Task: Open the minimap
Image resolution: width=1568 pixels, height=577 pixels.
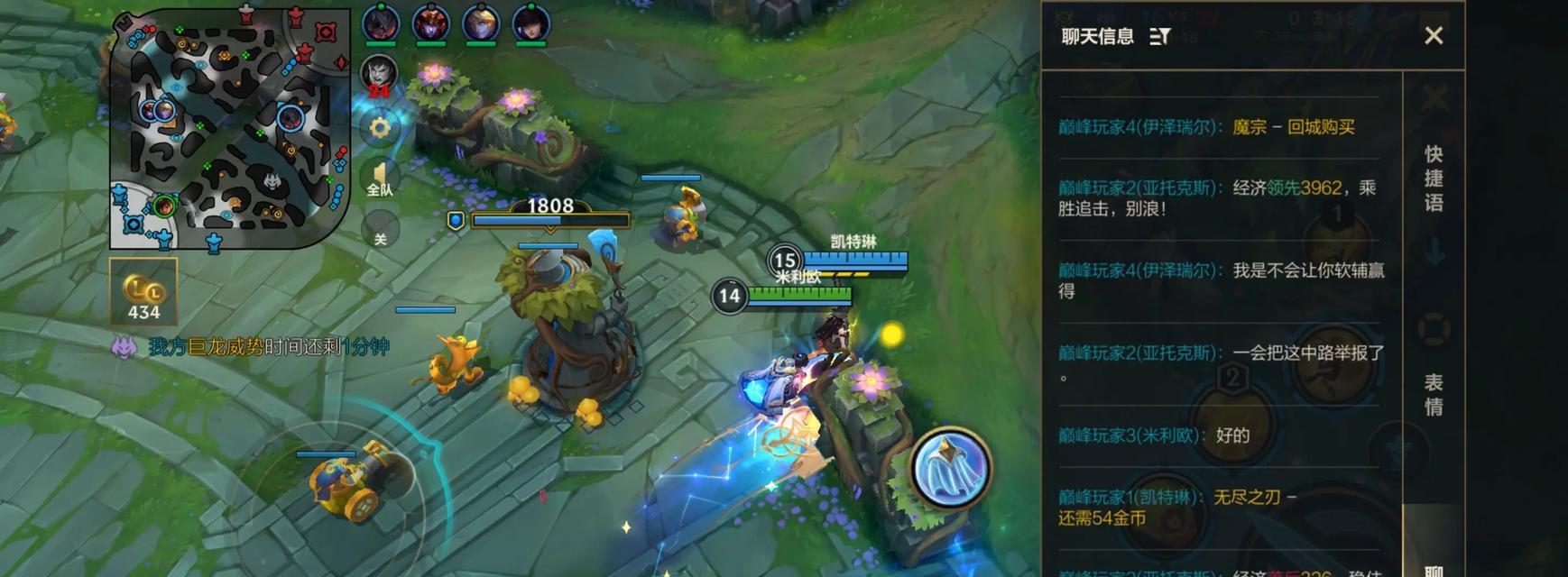Action: click(229, 128)
